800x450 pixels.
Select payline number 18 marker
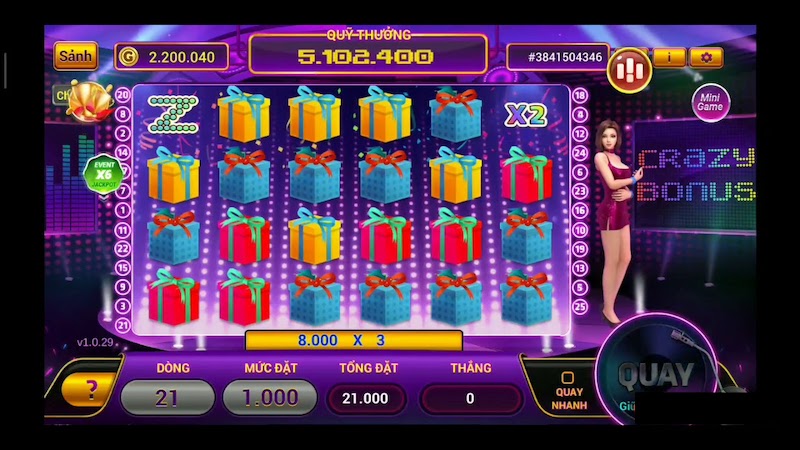coord(577,94)
